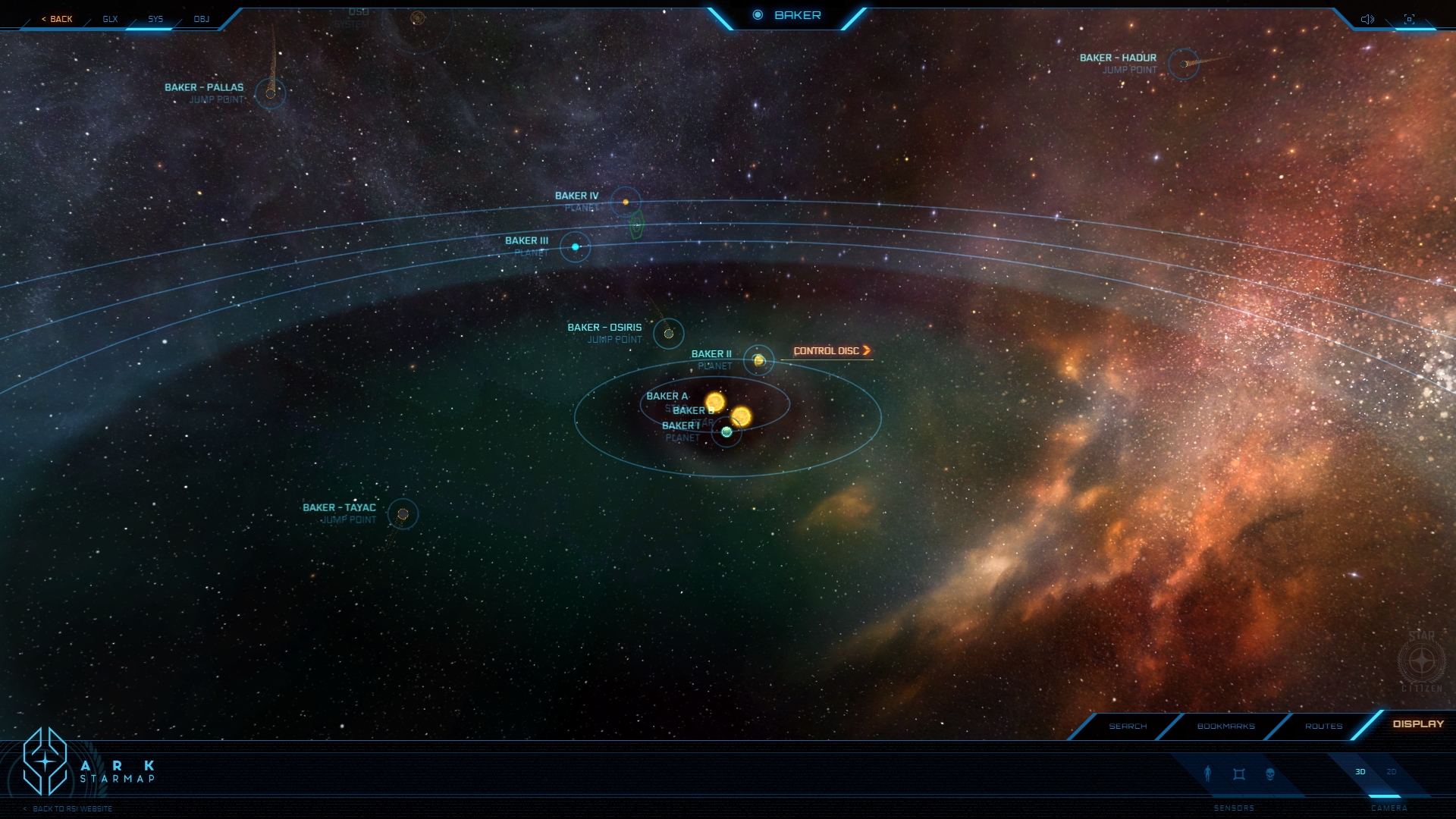Select the SYS system view tab
The width and height of the screenshot is (1456, 819).
pyautogui.click(x=155, y=19)
